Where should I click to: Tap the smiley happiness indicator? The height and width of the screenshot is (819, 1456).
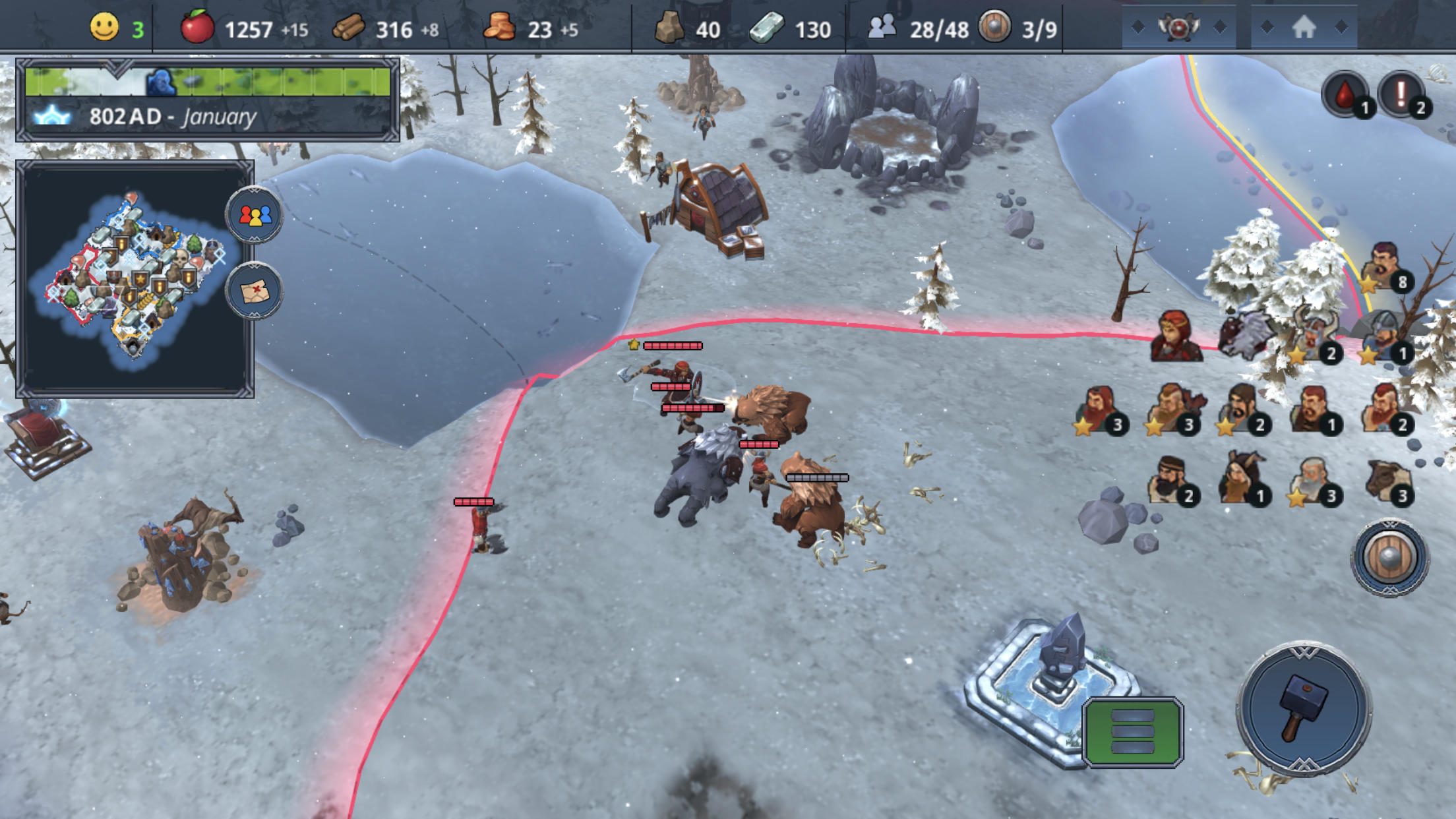pyautogui.click(x=105, y=28)
